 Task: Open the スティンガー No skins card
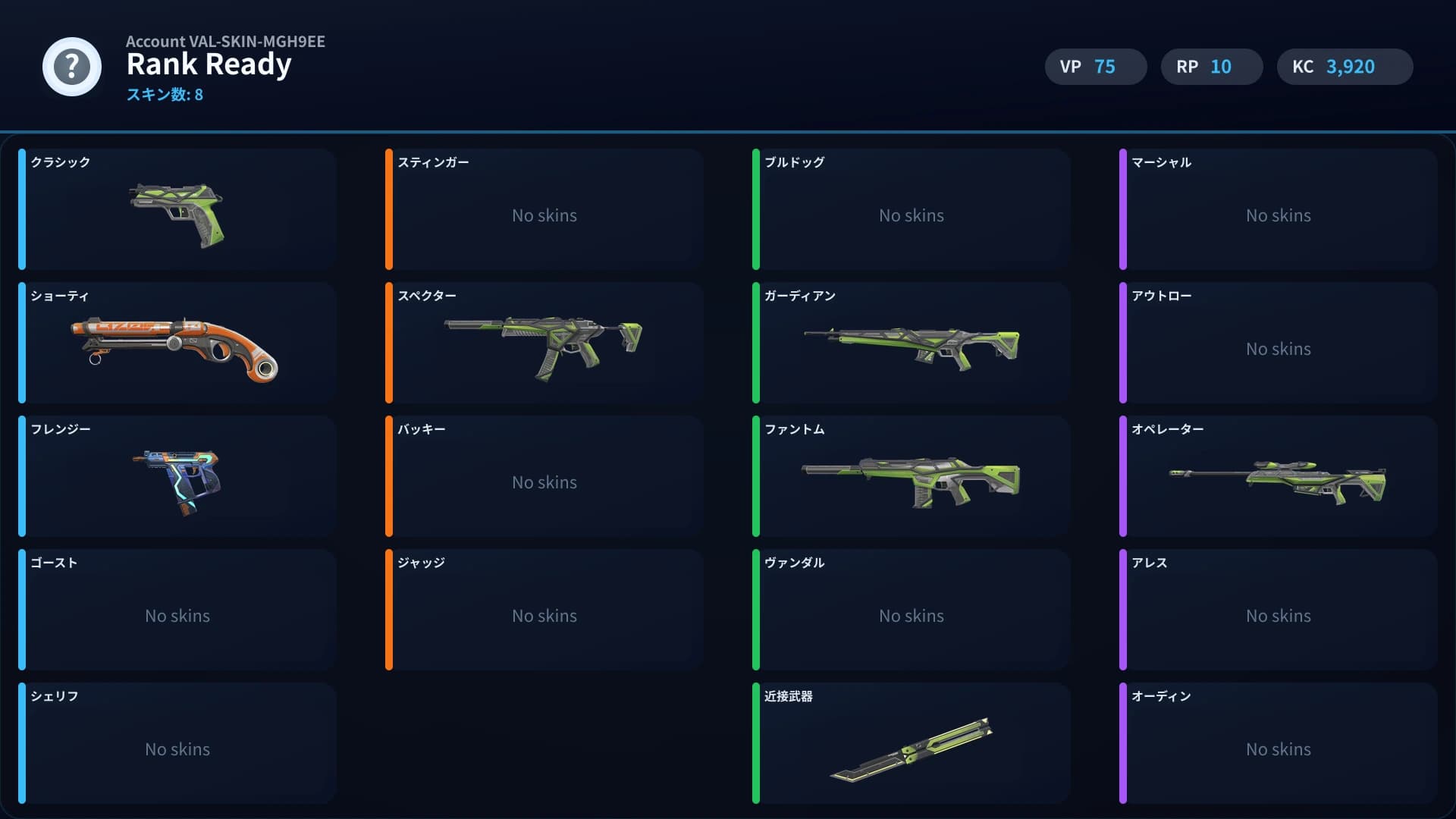click(544, 210)
